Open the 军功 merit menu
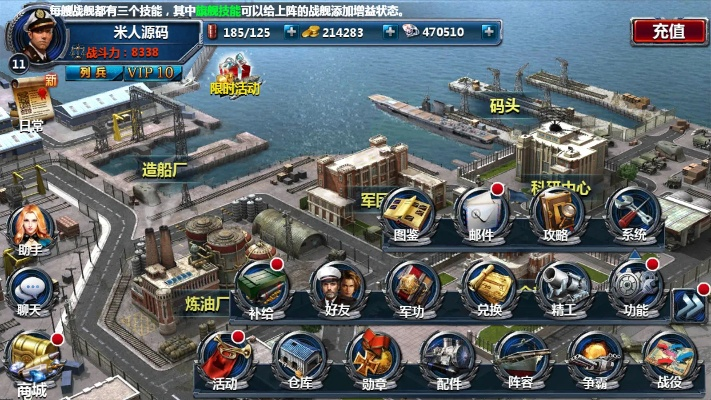Image resolution: width=711 pixels, height=400 pixels. 411,288
